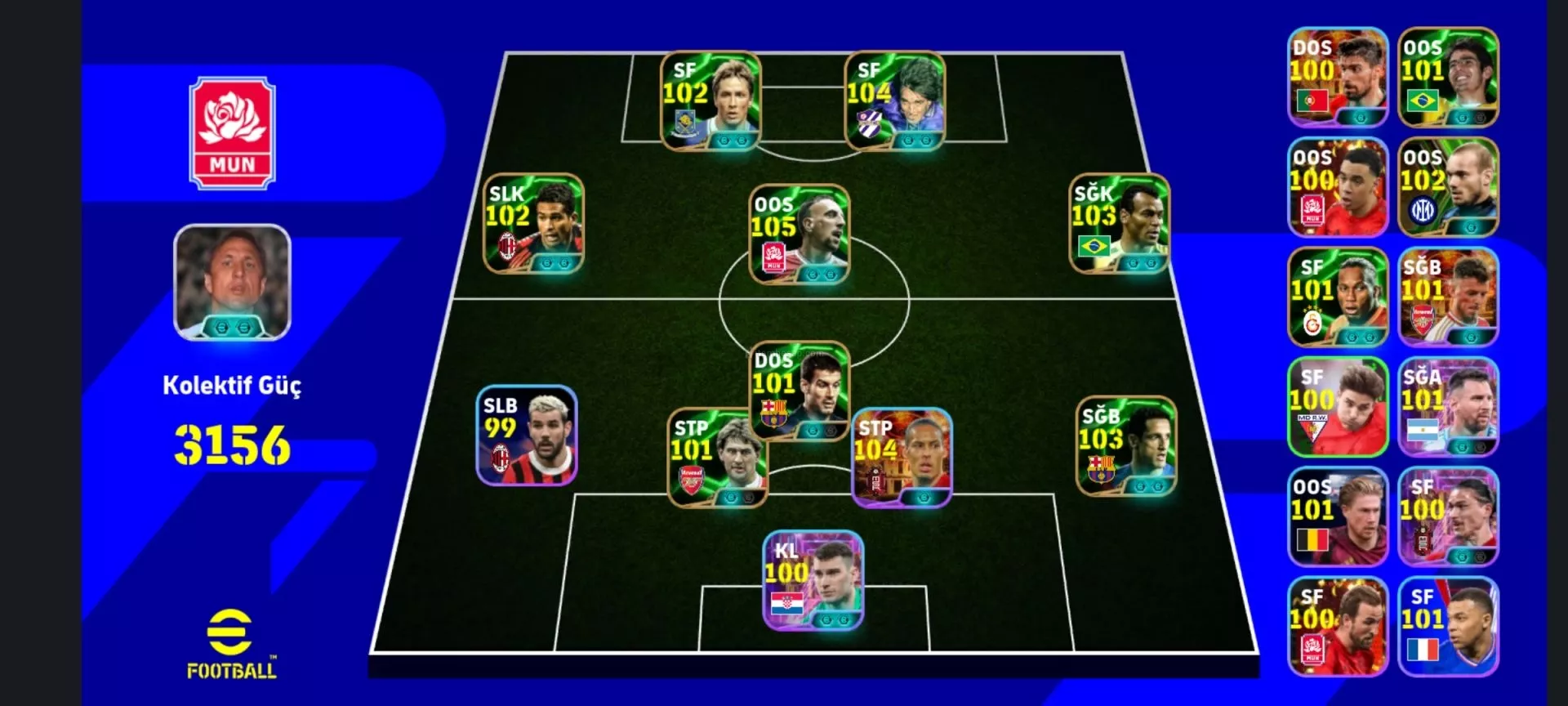Select the STP 104 centre back card

click(x=902, y=458)
